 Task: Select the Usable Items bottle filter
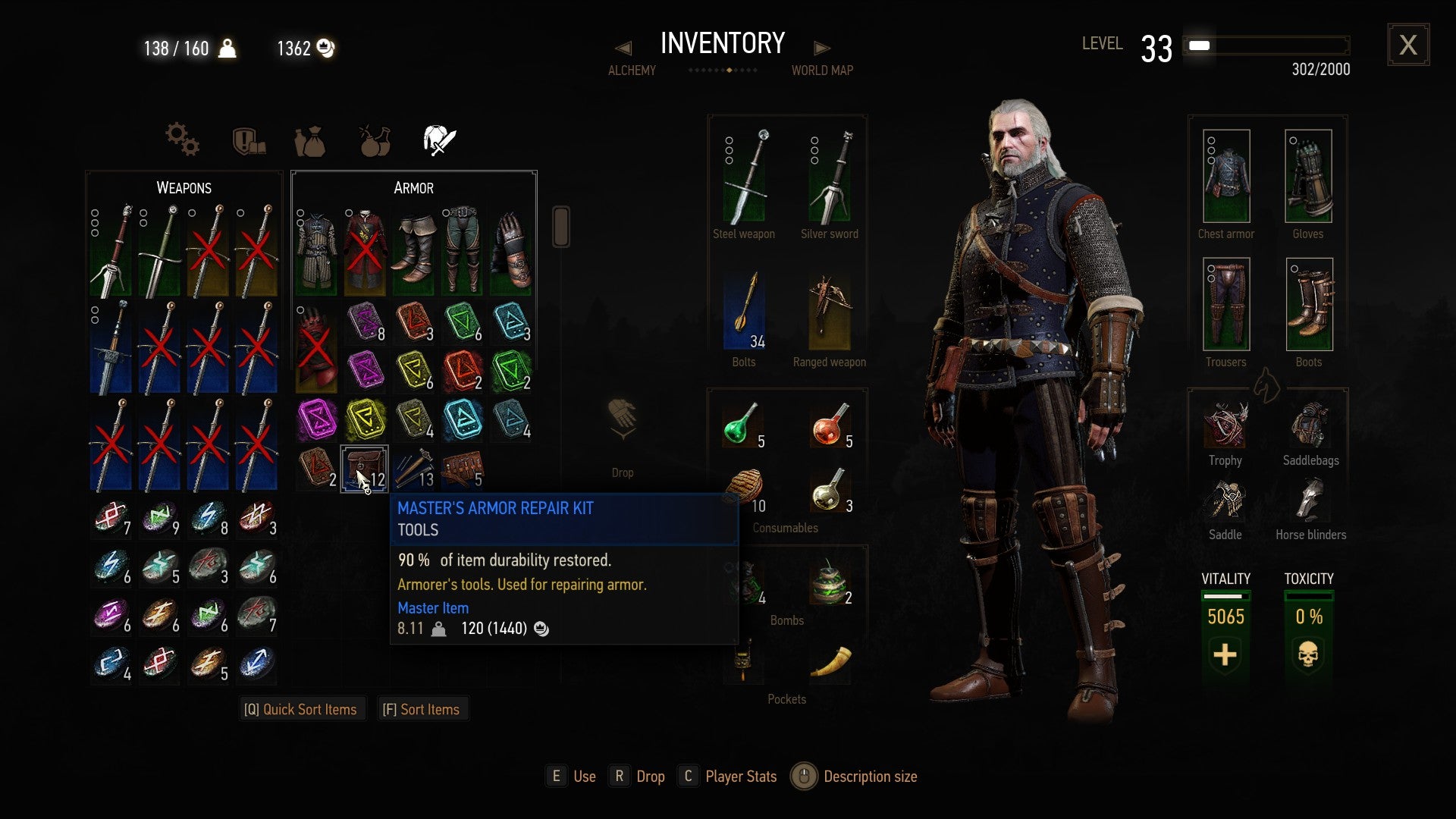[x=372, y=140]
